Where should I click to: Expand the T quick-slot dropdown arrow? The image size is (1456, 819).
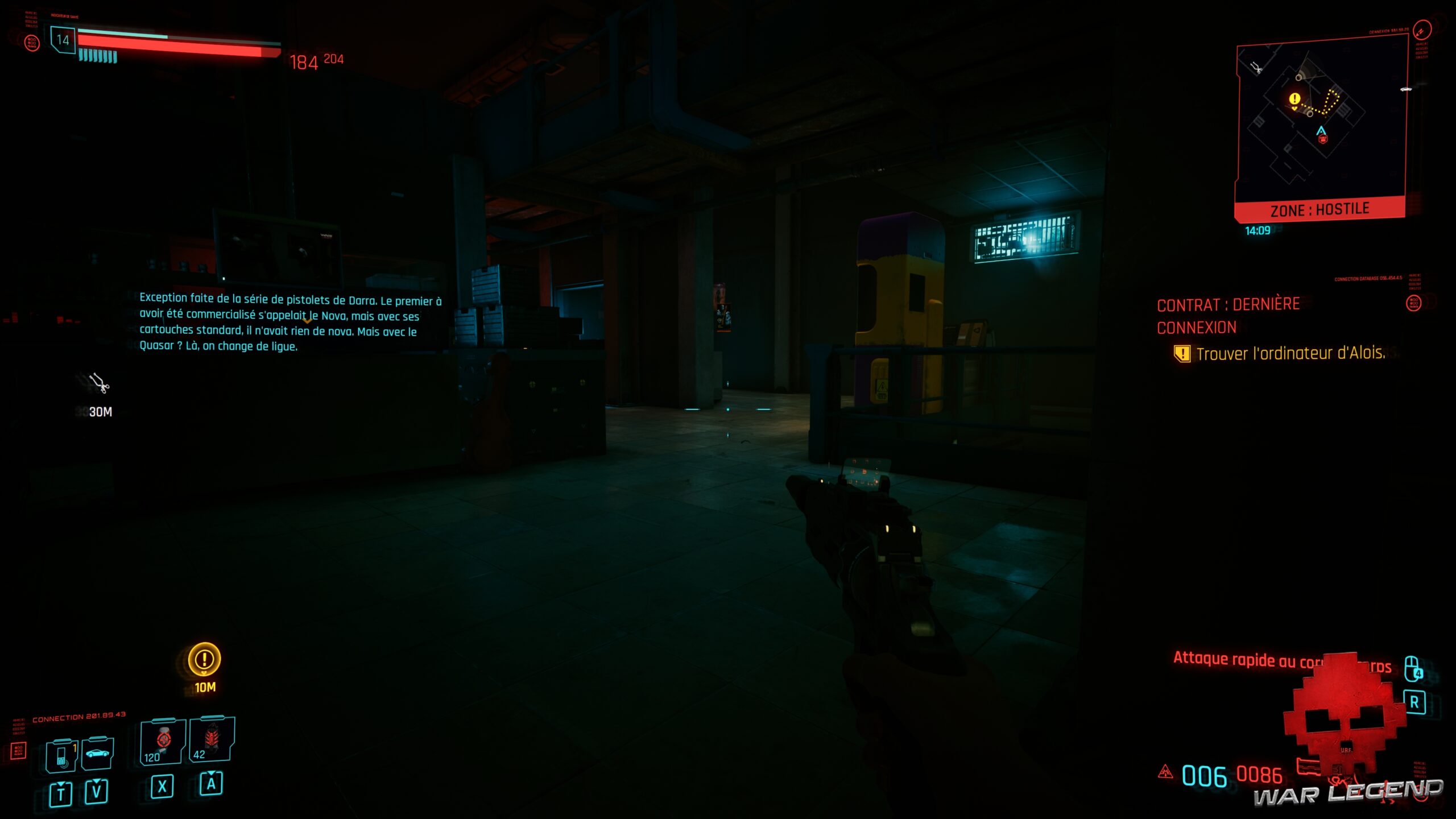61,784
